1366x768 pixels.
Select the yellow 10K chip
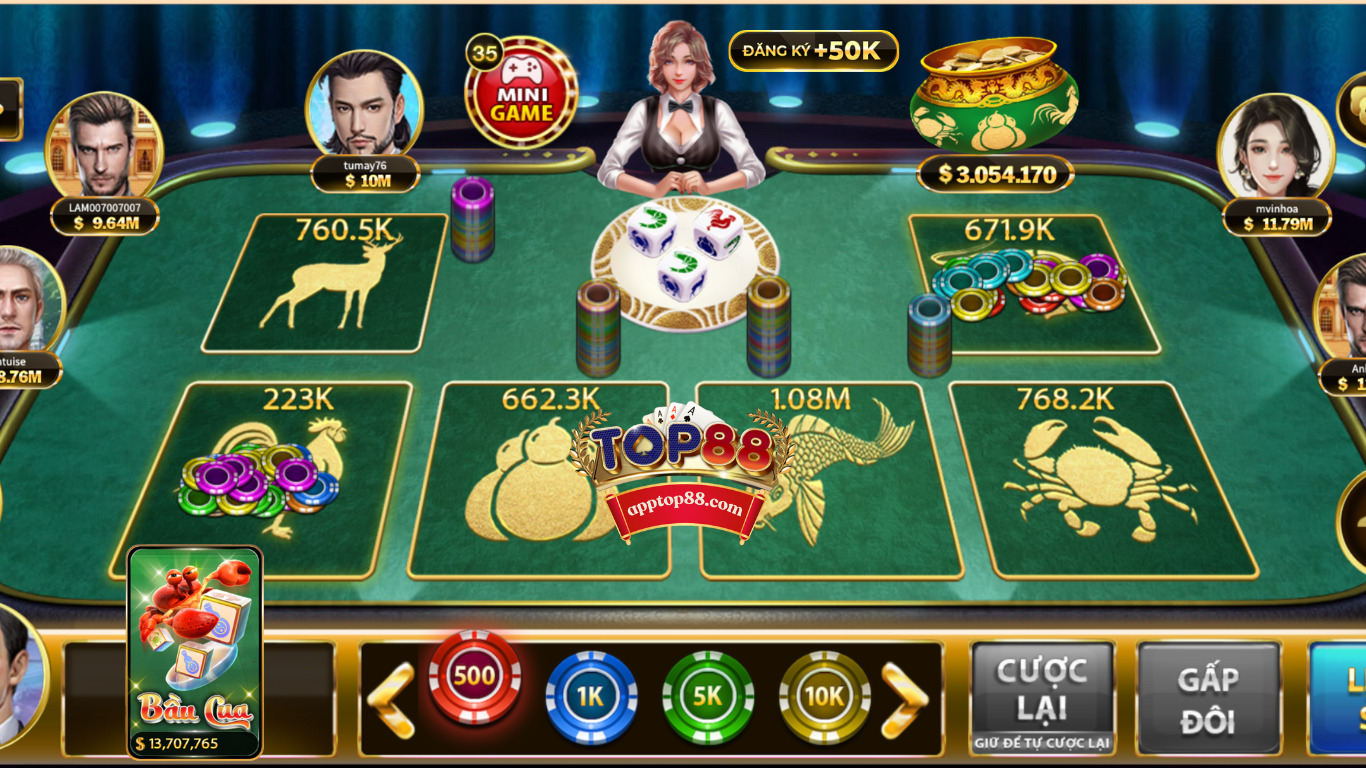(825, 697)
